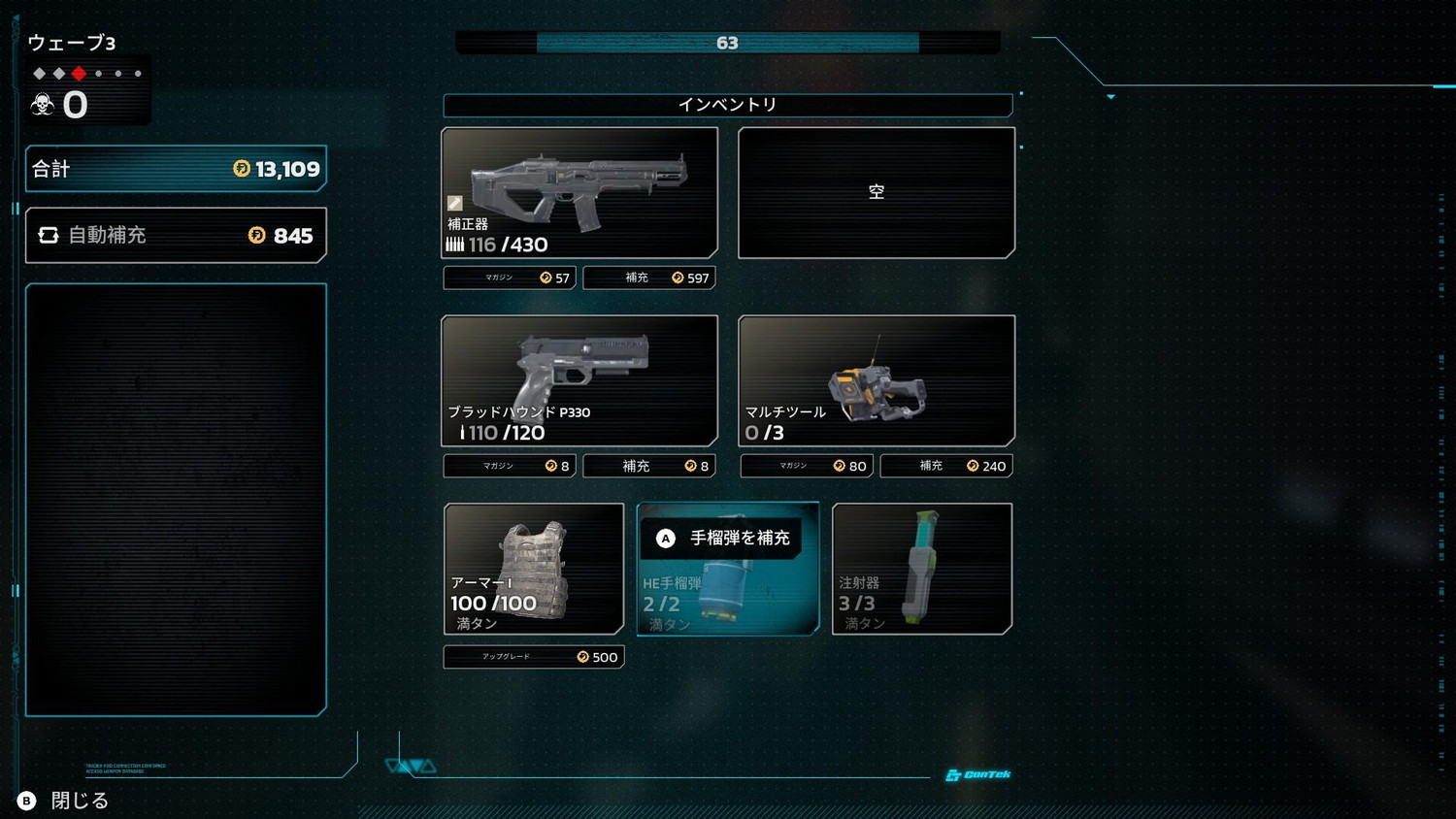This screenshot has height=819, width=1456.
Task: Select the empty 空 weapon slot
Action: click(x=877, y=192)
